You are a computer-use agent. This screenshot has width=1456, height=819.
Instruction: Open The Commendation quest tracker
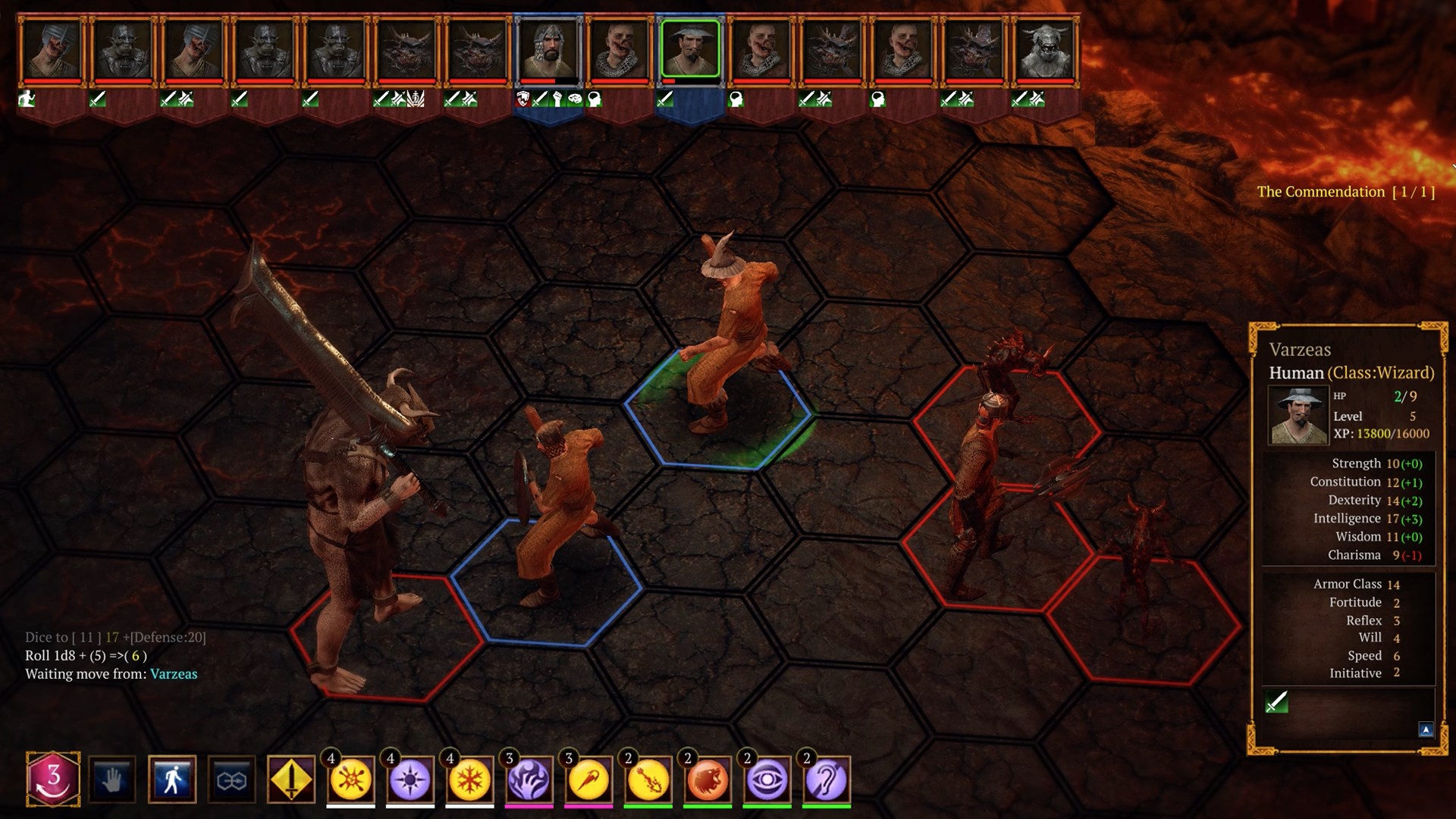point(1345,192)
